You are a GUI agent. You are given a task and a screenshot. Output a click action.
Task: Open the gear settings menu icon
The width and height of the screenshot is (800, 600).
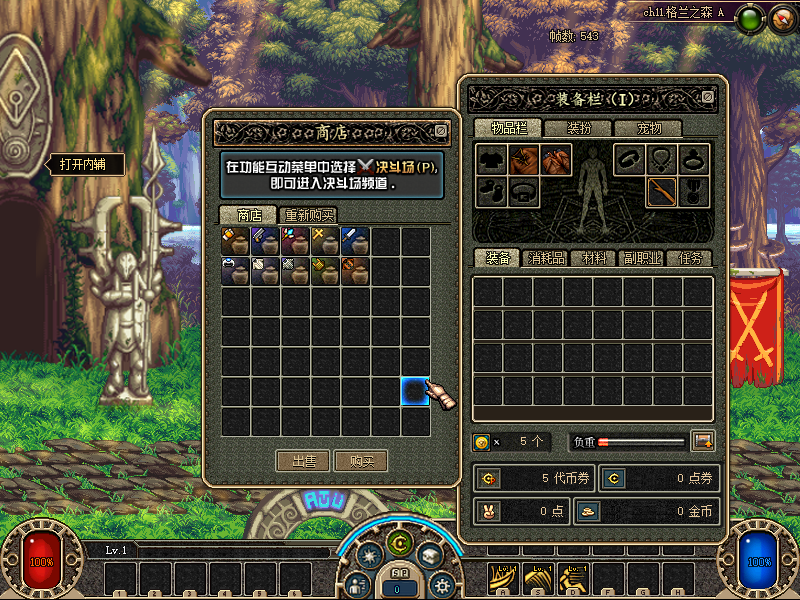click(441, 584)
